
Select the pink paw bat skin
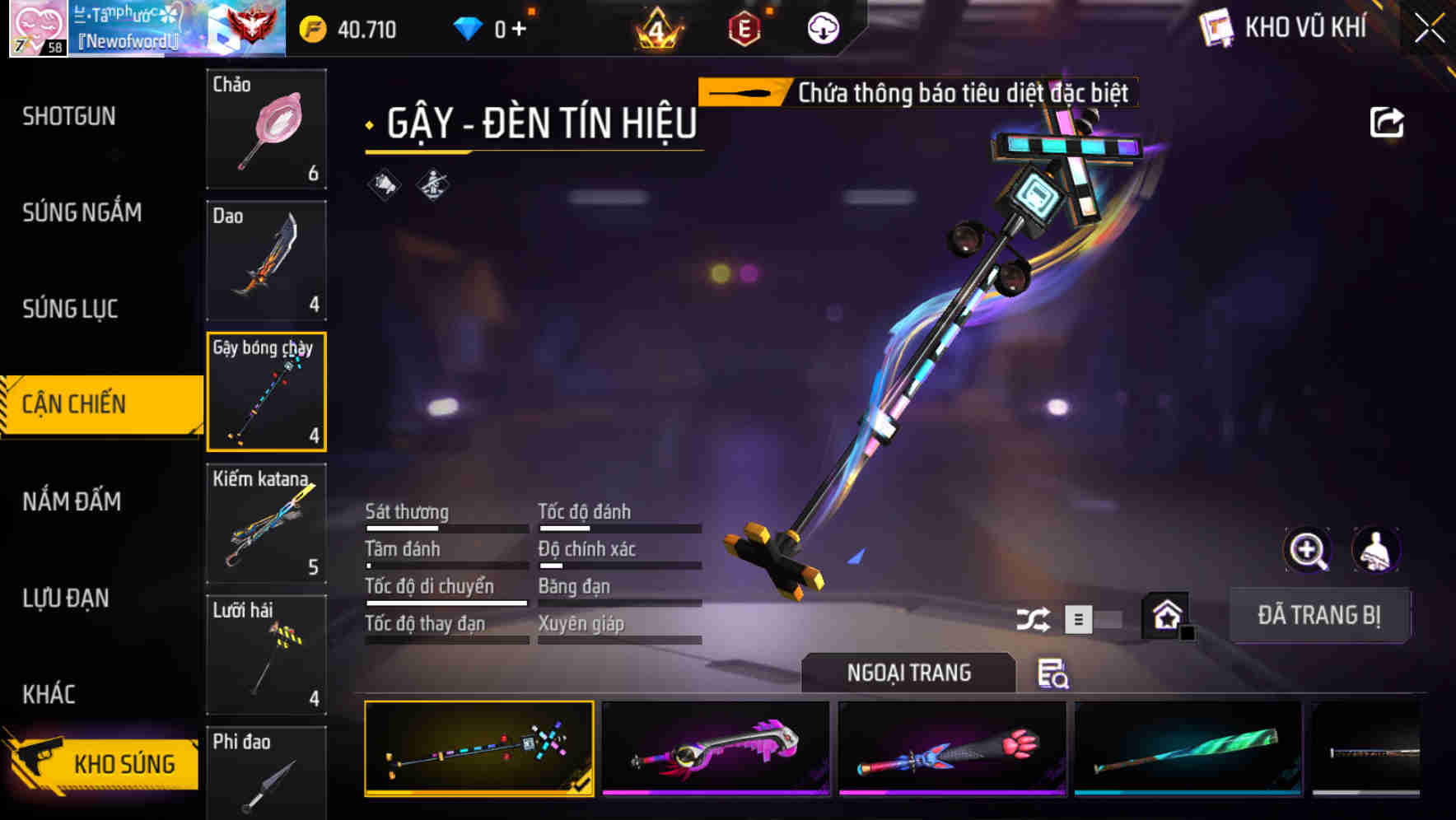click(951, 749)
